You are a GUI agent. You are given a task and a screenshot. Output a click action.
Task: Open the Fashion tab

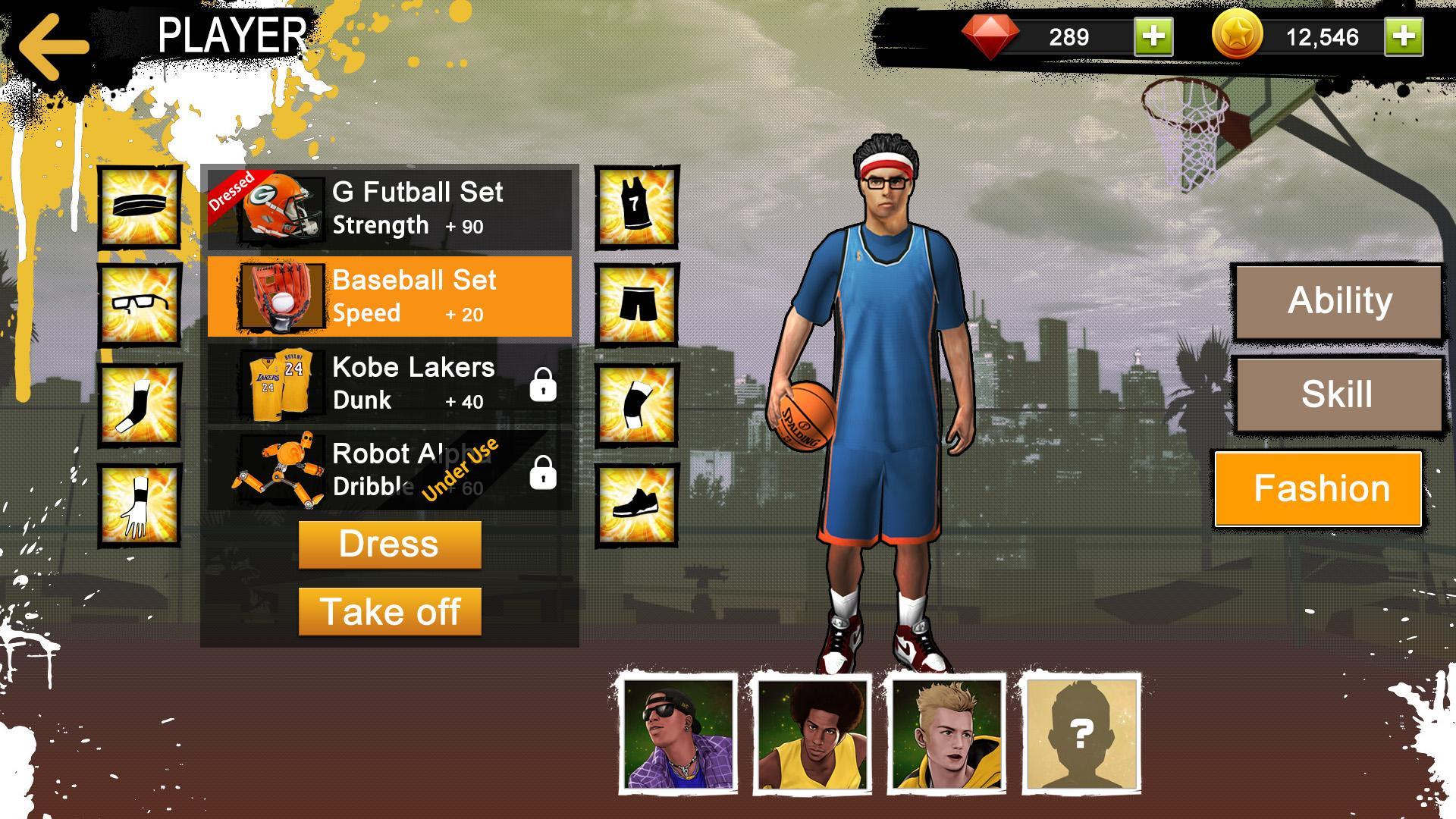pos(1319,488)
